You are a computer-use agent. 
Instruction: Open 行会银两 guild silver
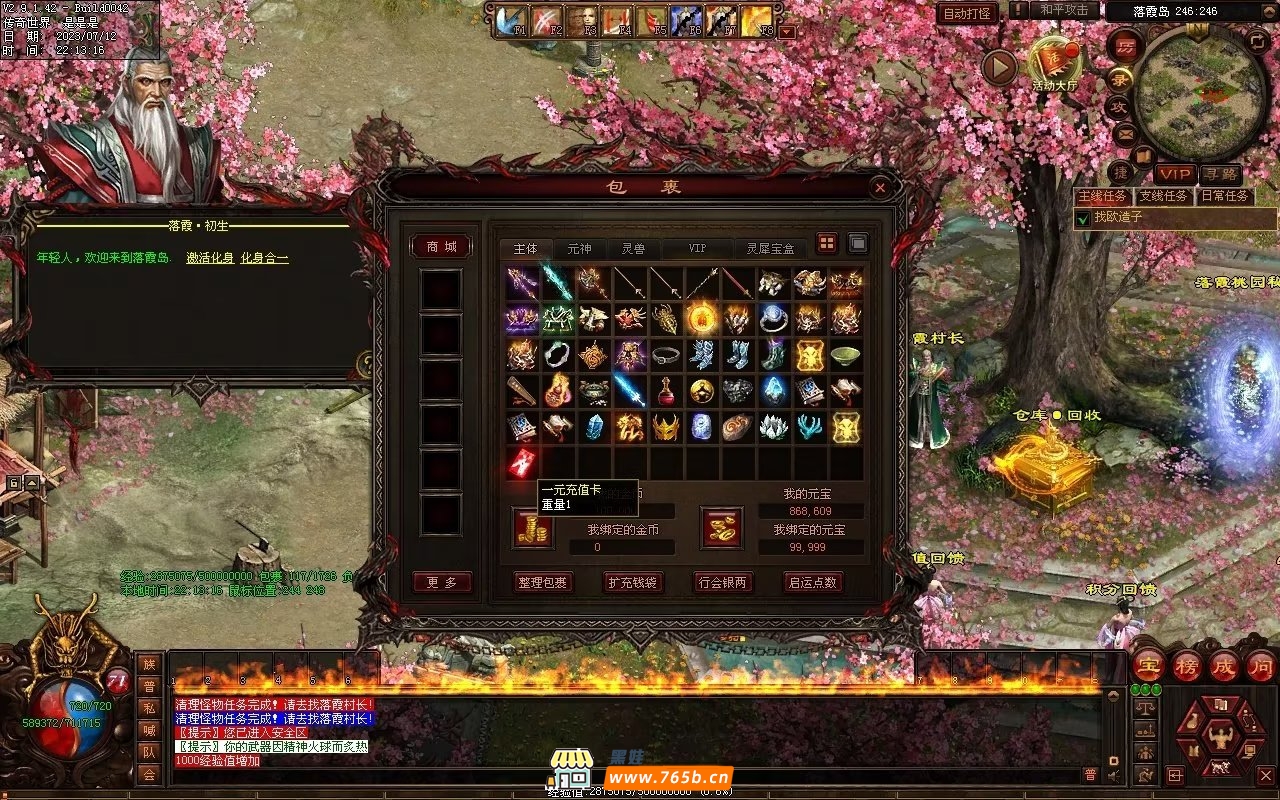723,582
